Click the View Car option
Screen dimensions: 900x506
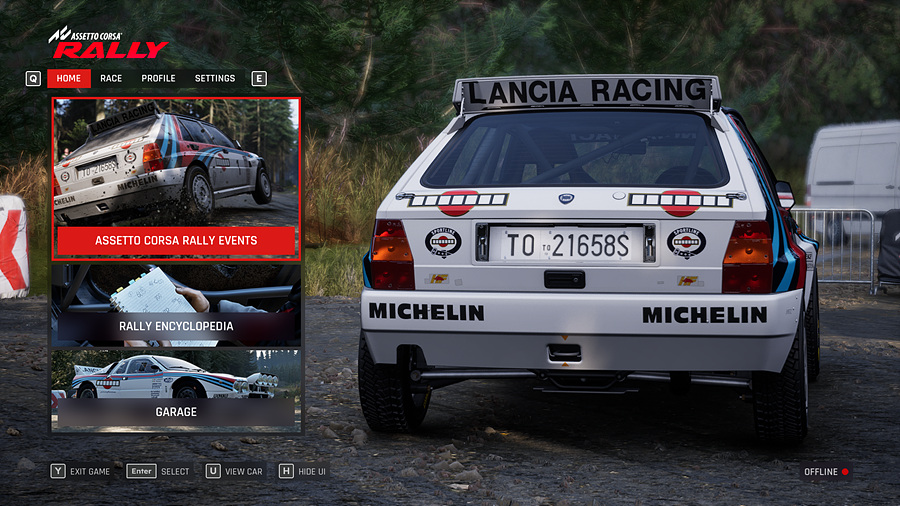pos(234,471)
